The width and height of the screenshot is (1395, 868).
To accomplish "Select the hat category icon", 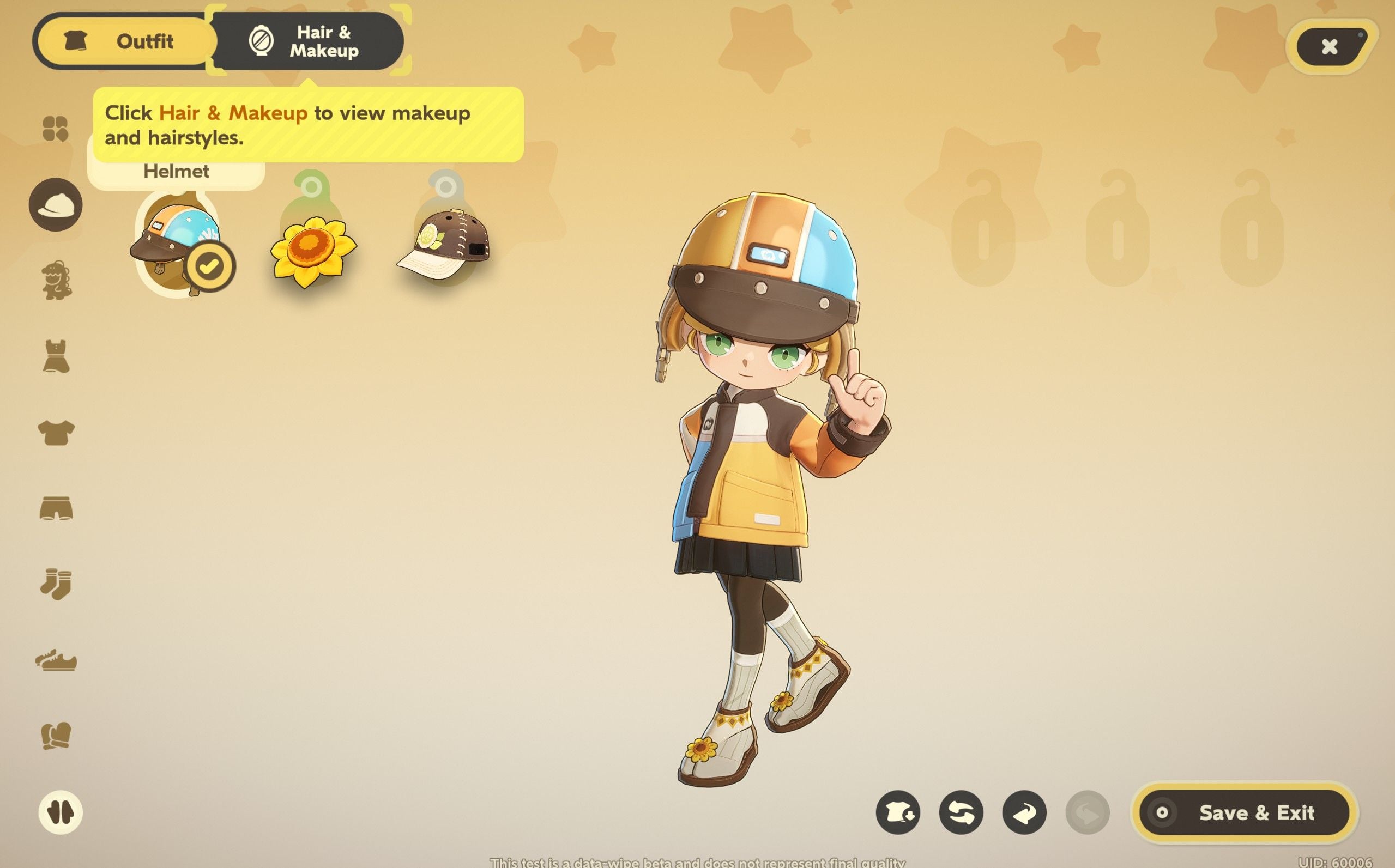I will pos(56,205).
